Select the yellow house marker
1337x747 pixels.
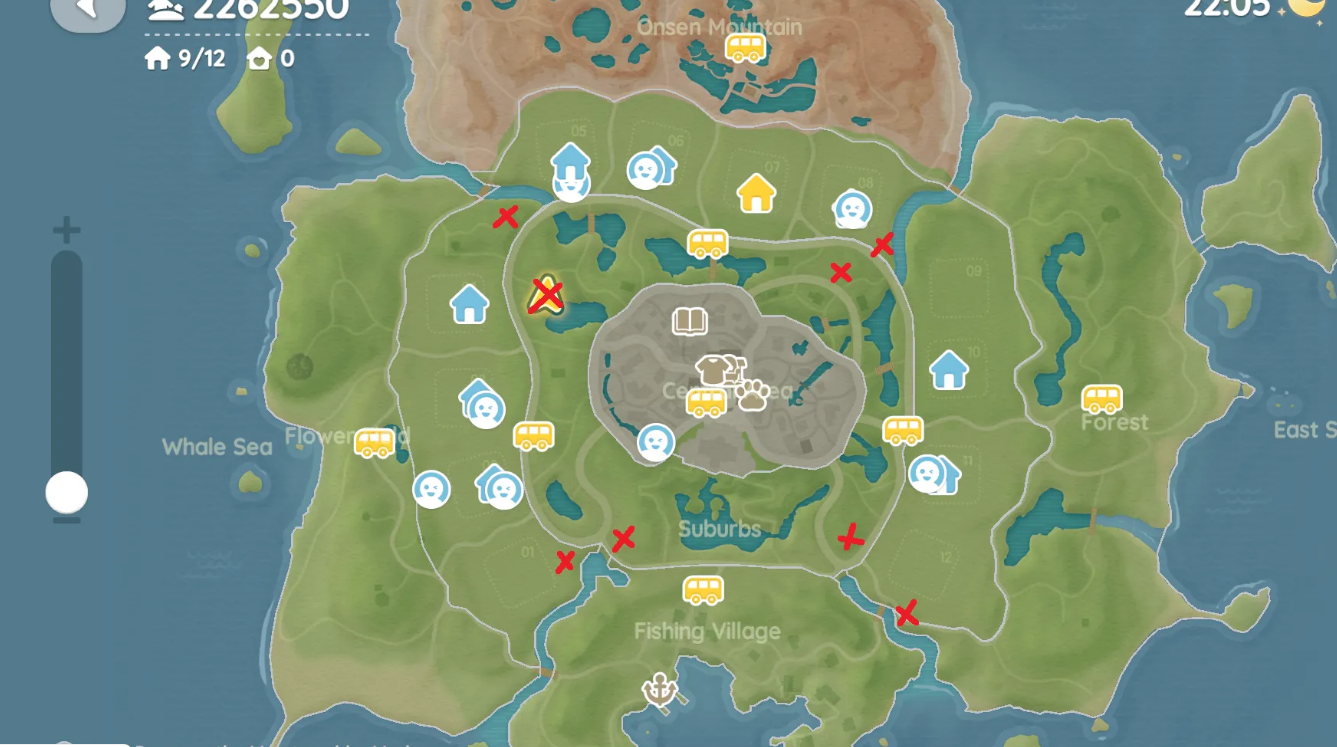pyautogui.click(x=756, y=193)
